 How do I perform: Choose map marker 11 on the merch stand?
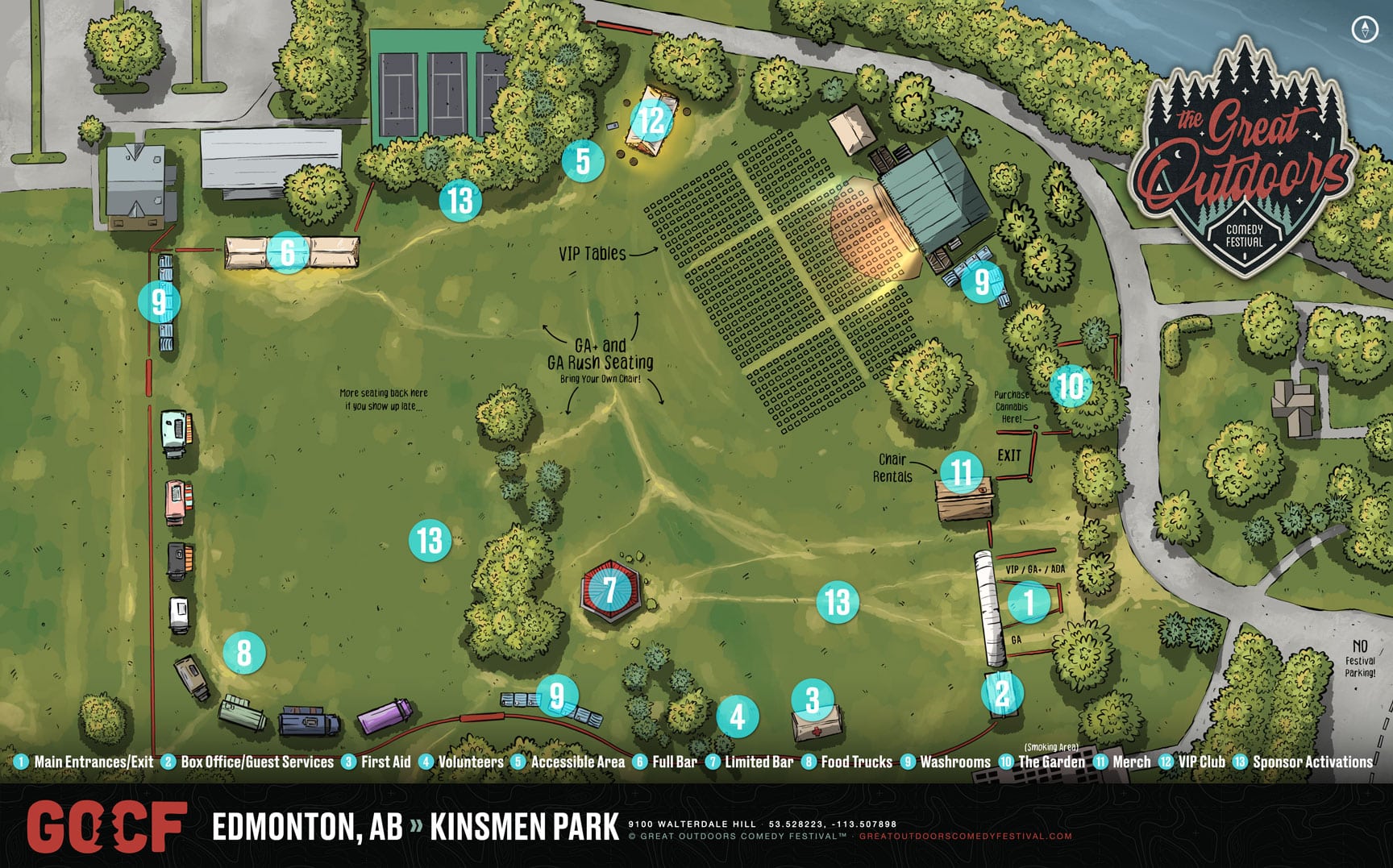[961, 471]
